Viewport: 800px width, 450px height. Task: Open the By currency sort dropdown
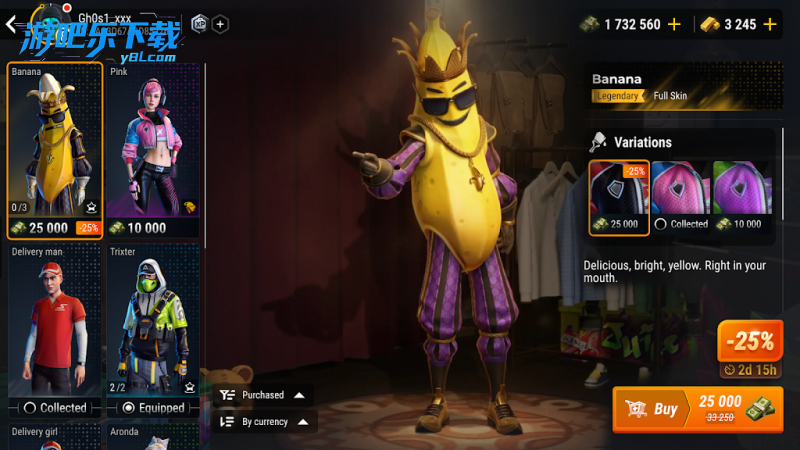point(264,422)
